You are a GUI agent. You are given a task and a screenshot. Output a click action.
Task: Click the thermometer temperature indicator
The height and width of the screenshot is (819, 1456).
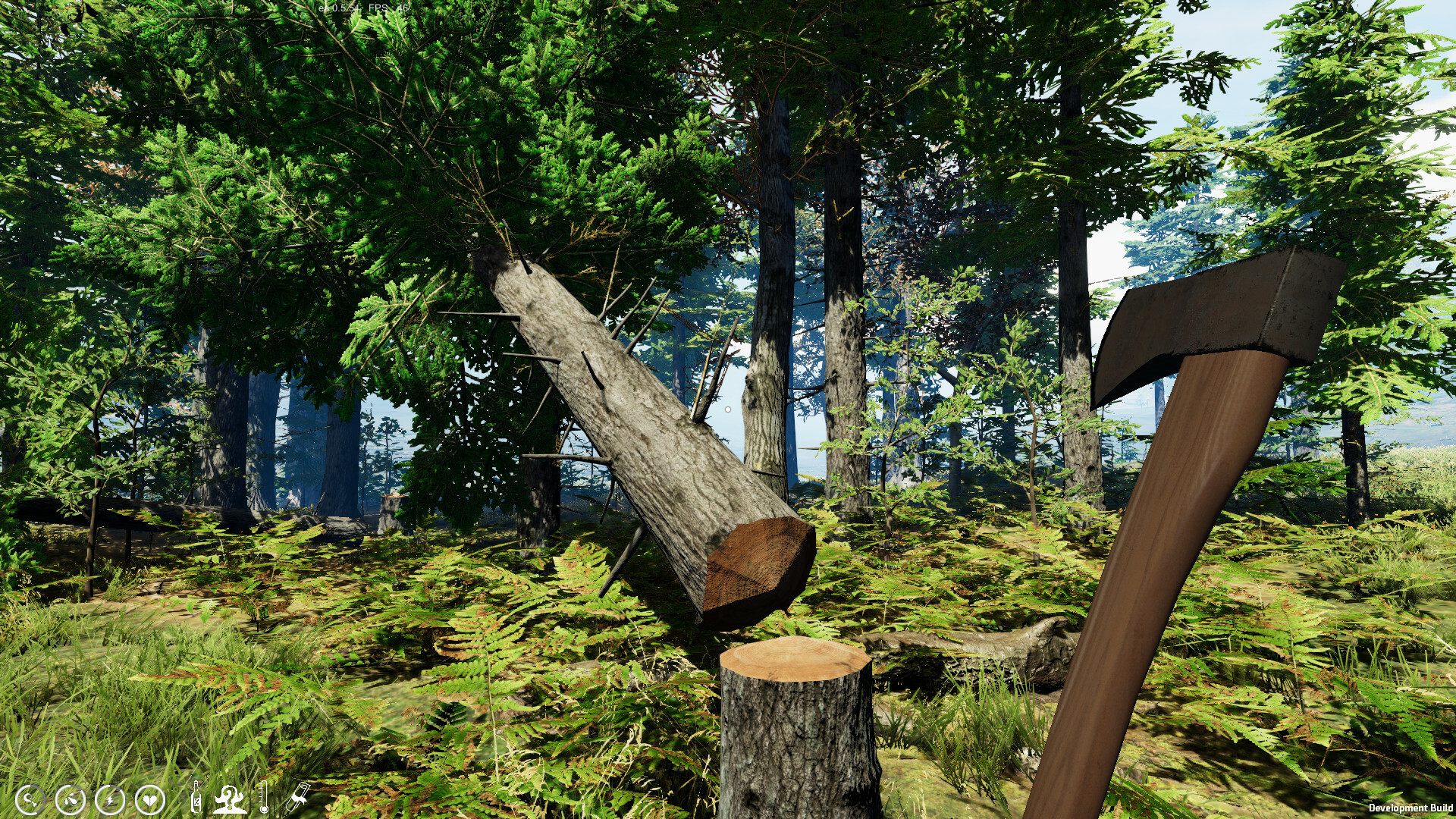(x=264, y=797)
